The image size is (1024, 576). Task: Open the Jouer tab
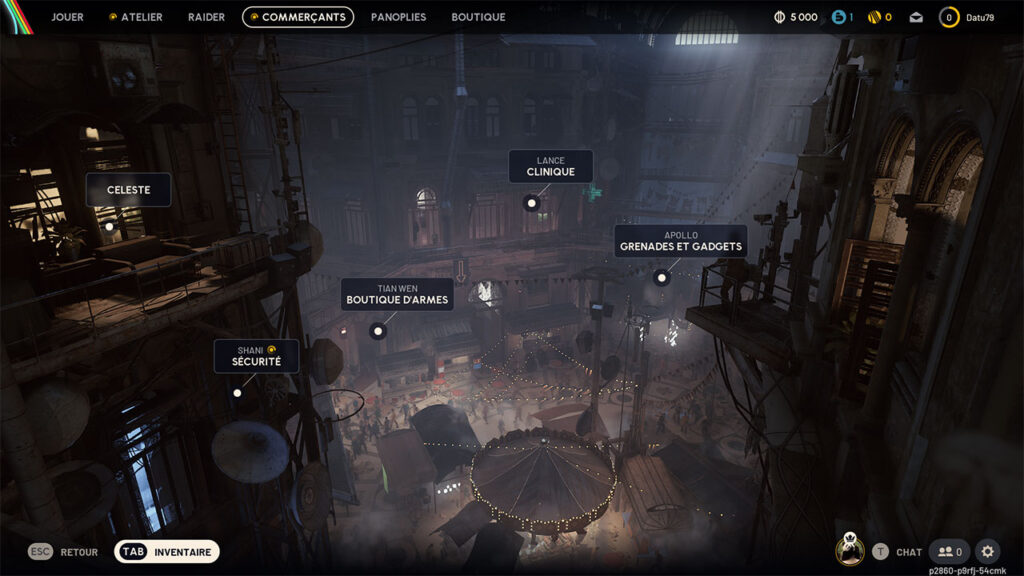[x=67, y=17]
